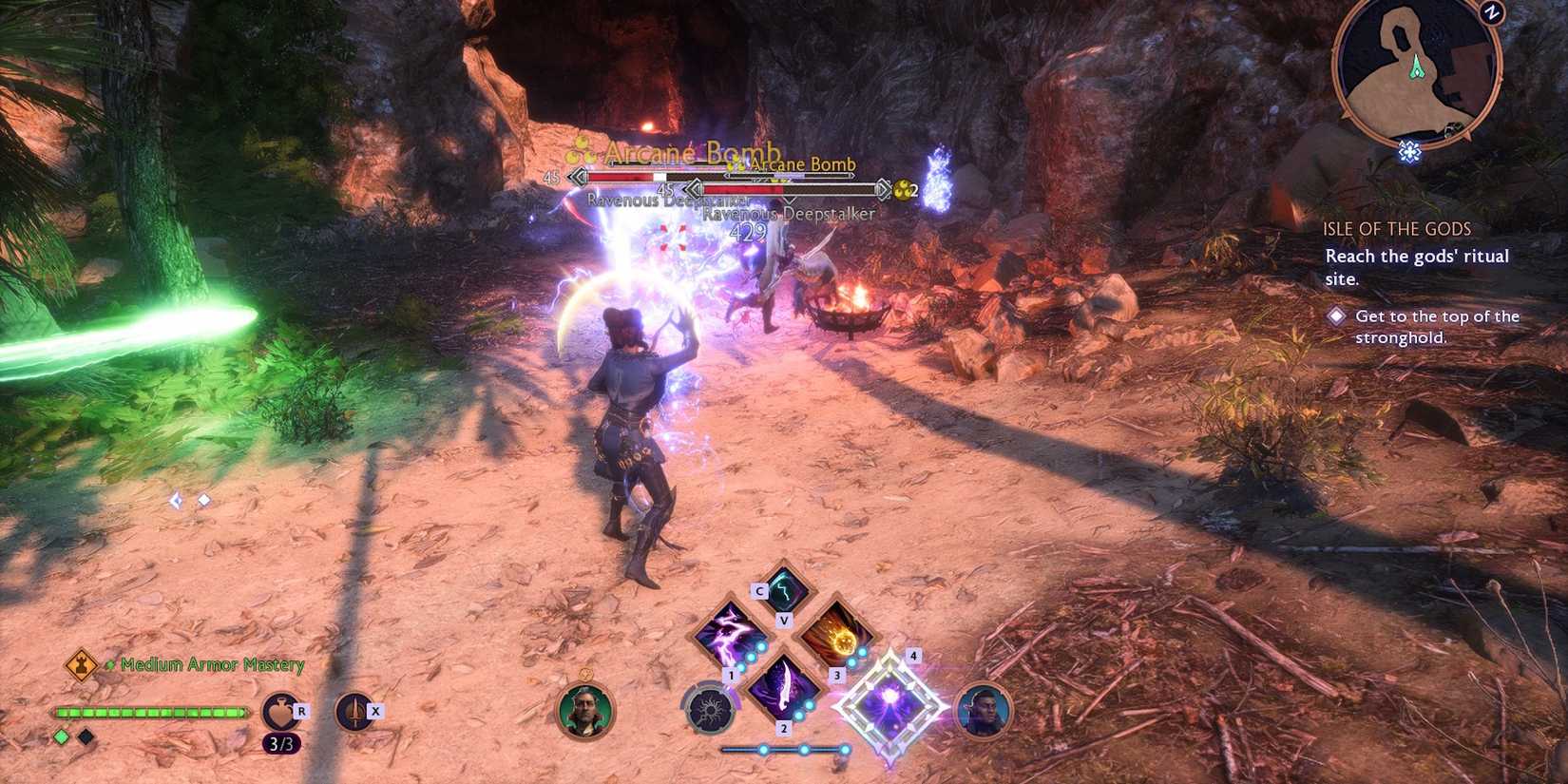Image resolution: width=1568 pixels, height=784 pixels.
Task: Use the purple curved blade ability
Action: 783,686
